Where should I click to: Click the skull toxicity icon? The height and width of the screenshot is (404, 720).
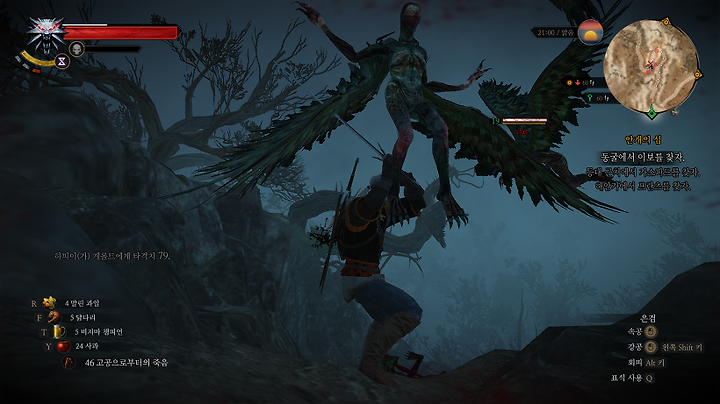(x=76, y=48)
